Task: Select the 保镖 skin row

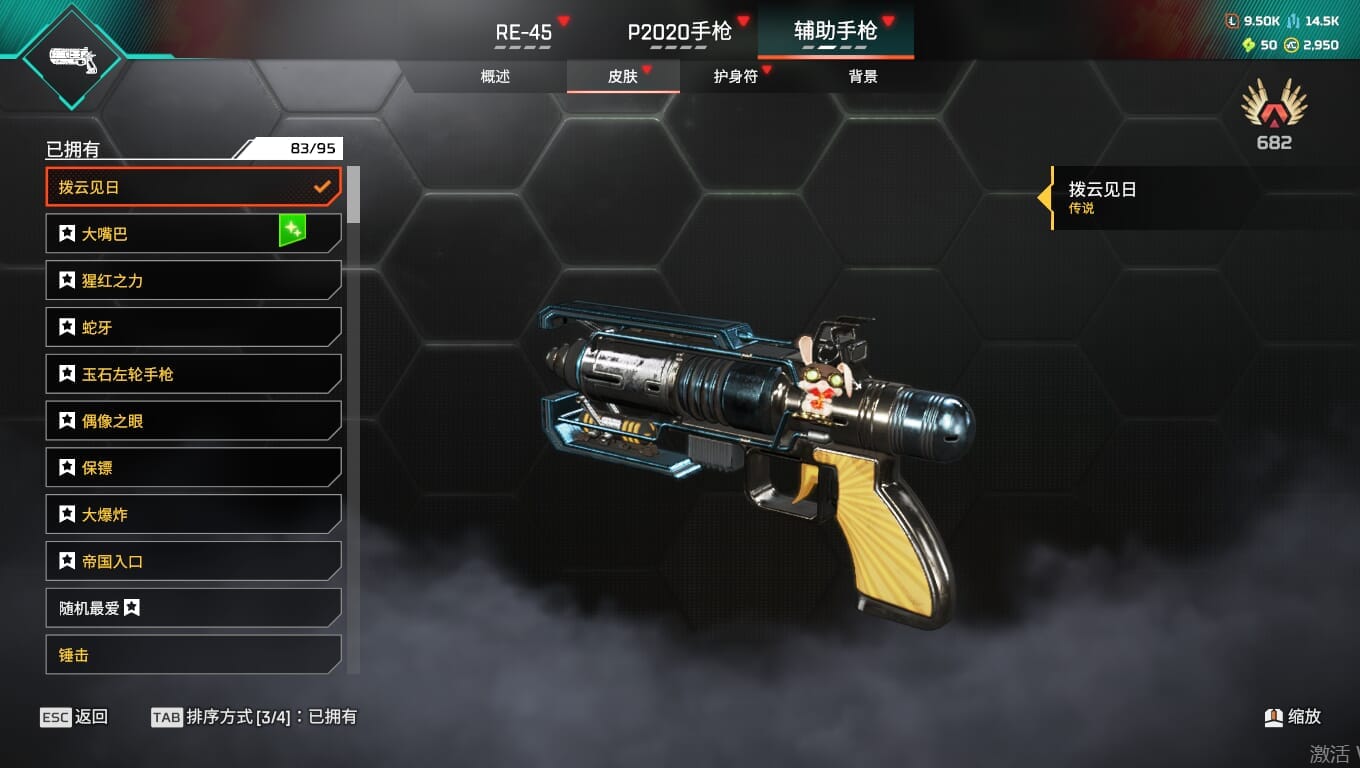Action: [x=193, y=468]
